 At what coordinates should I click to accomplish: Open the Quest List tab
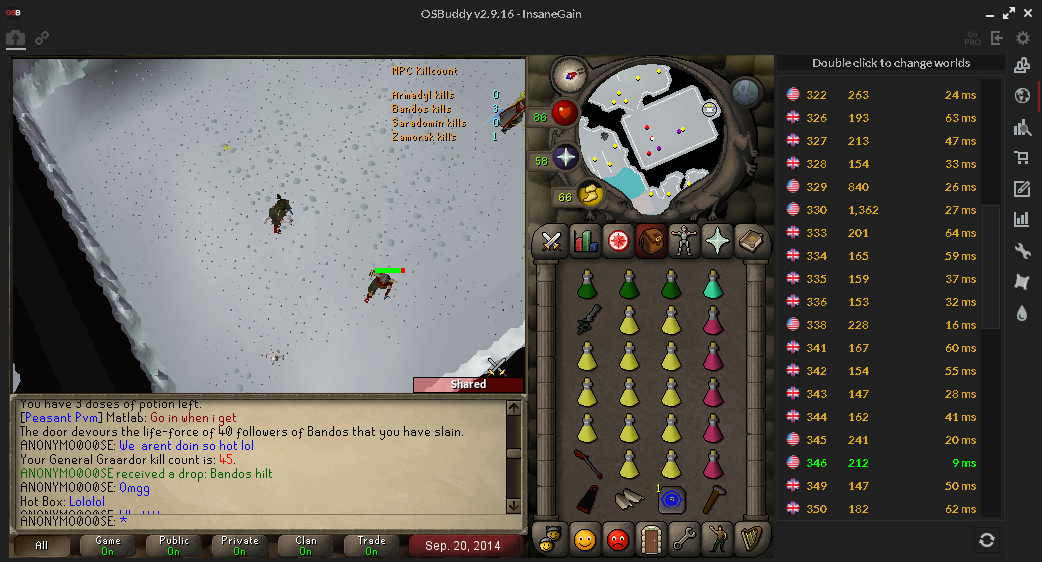pyautogui.click(x=617, y=241)
